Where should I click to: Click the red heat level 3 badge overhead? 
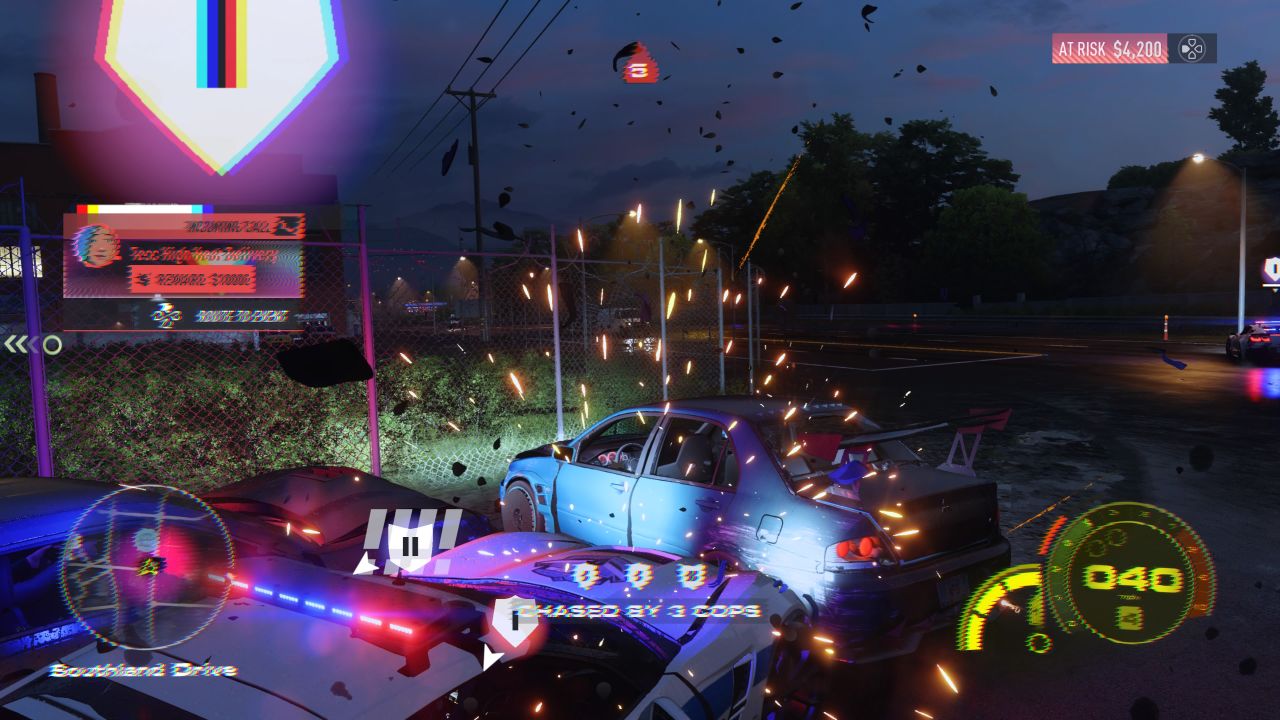point(636,66)
